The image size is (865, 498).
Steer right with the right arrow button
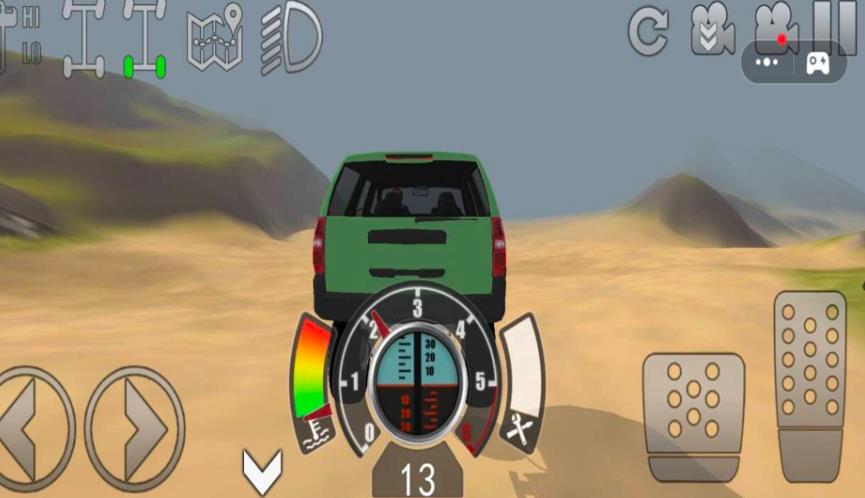tap(135, 429)
